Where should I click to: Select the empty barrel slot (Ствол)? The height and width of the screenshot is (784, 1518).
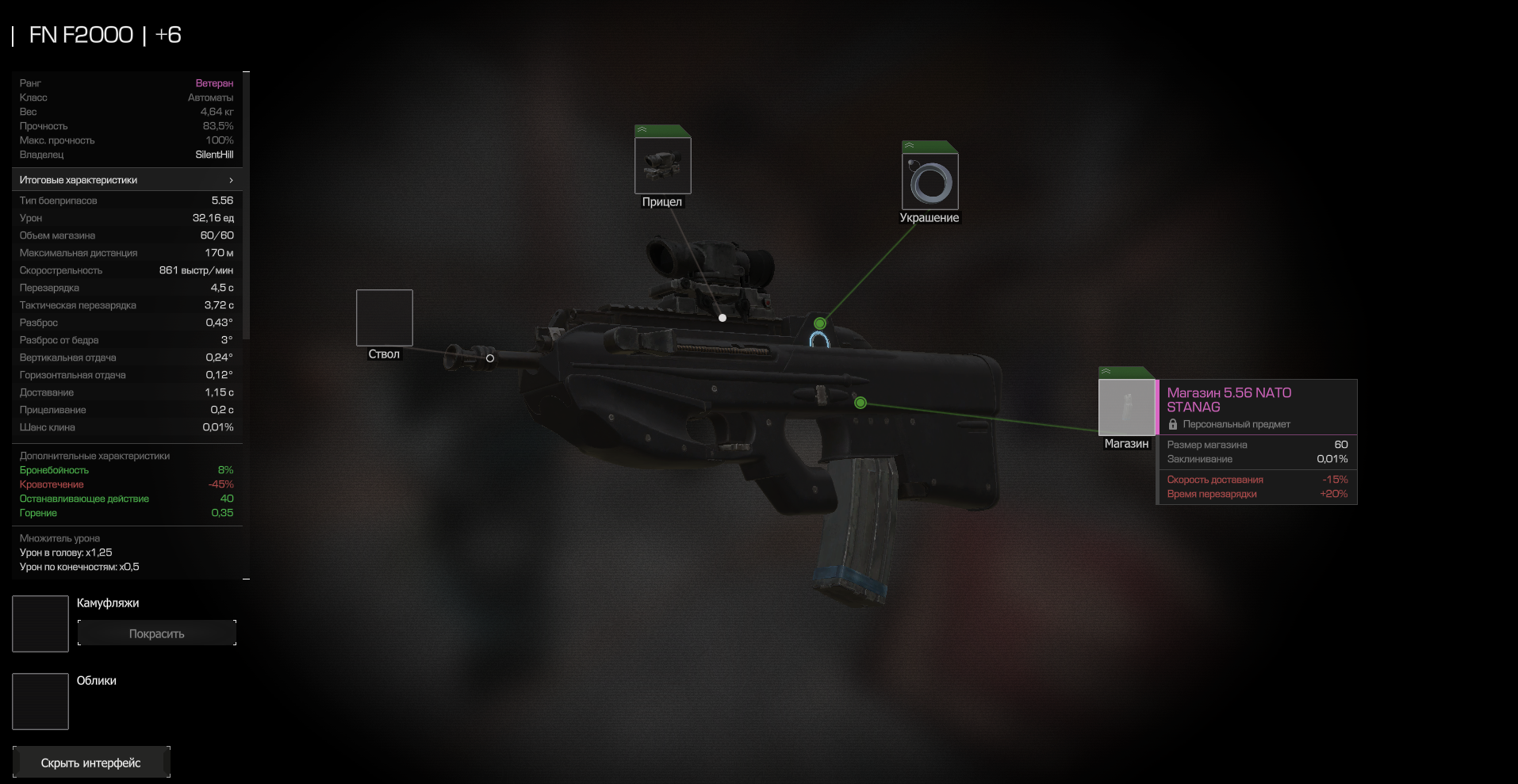coord(384,318)
